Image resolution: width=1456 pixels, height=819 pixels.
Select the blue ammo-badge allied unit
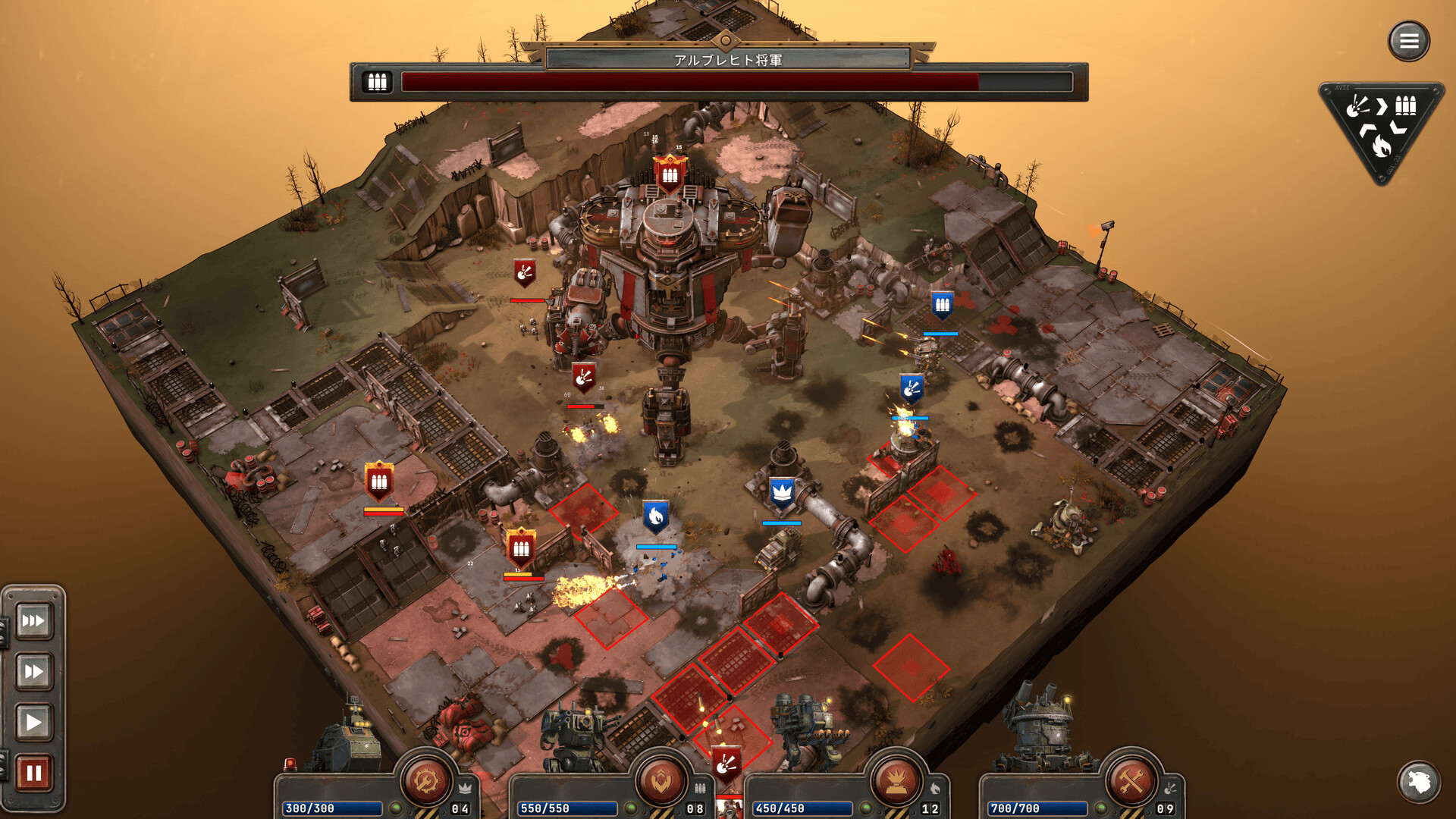[942, 306]
